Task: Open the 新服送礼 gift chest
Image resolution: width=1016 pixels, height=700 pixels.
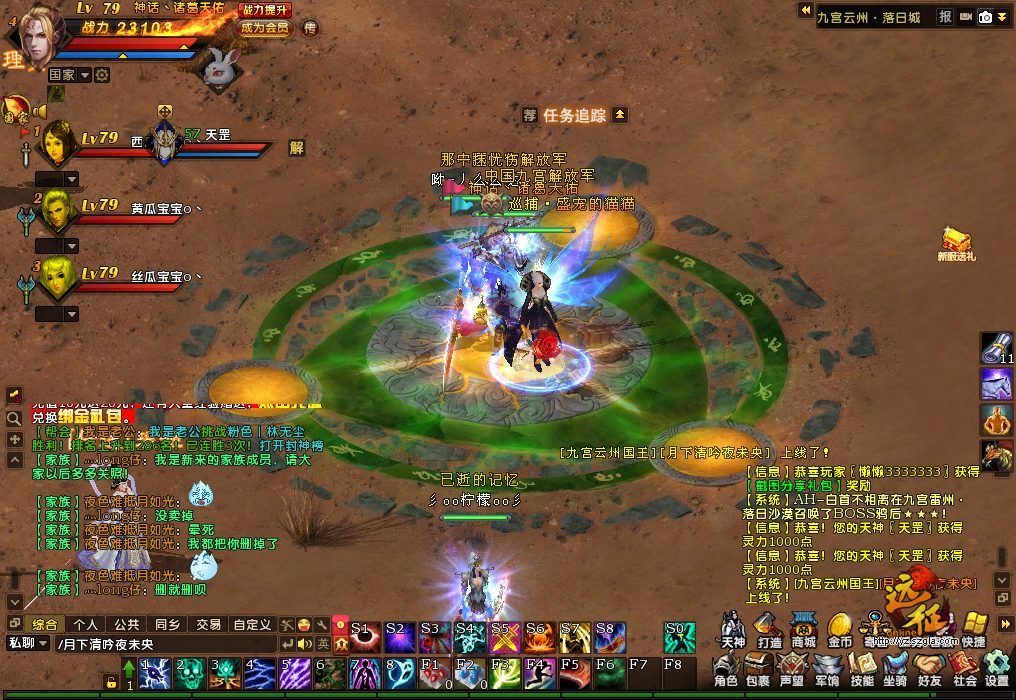Action: coord(957,240)
